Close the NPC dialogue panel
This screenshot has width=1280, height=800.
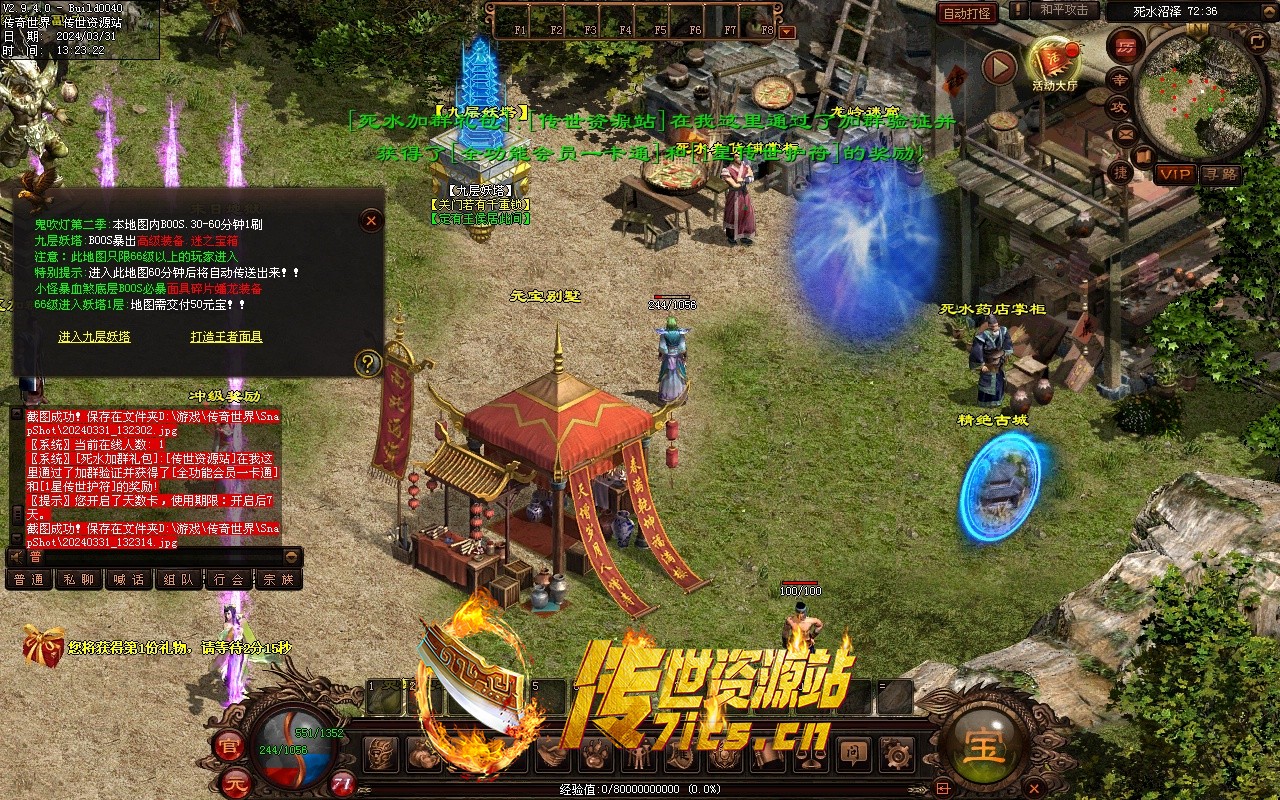pyautogui.click(x=371, y=220)
